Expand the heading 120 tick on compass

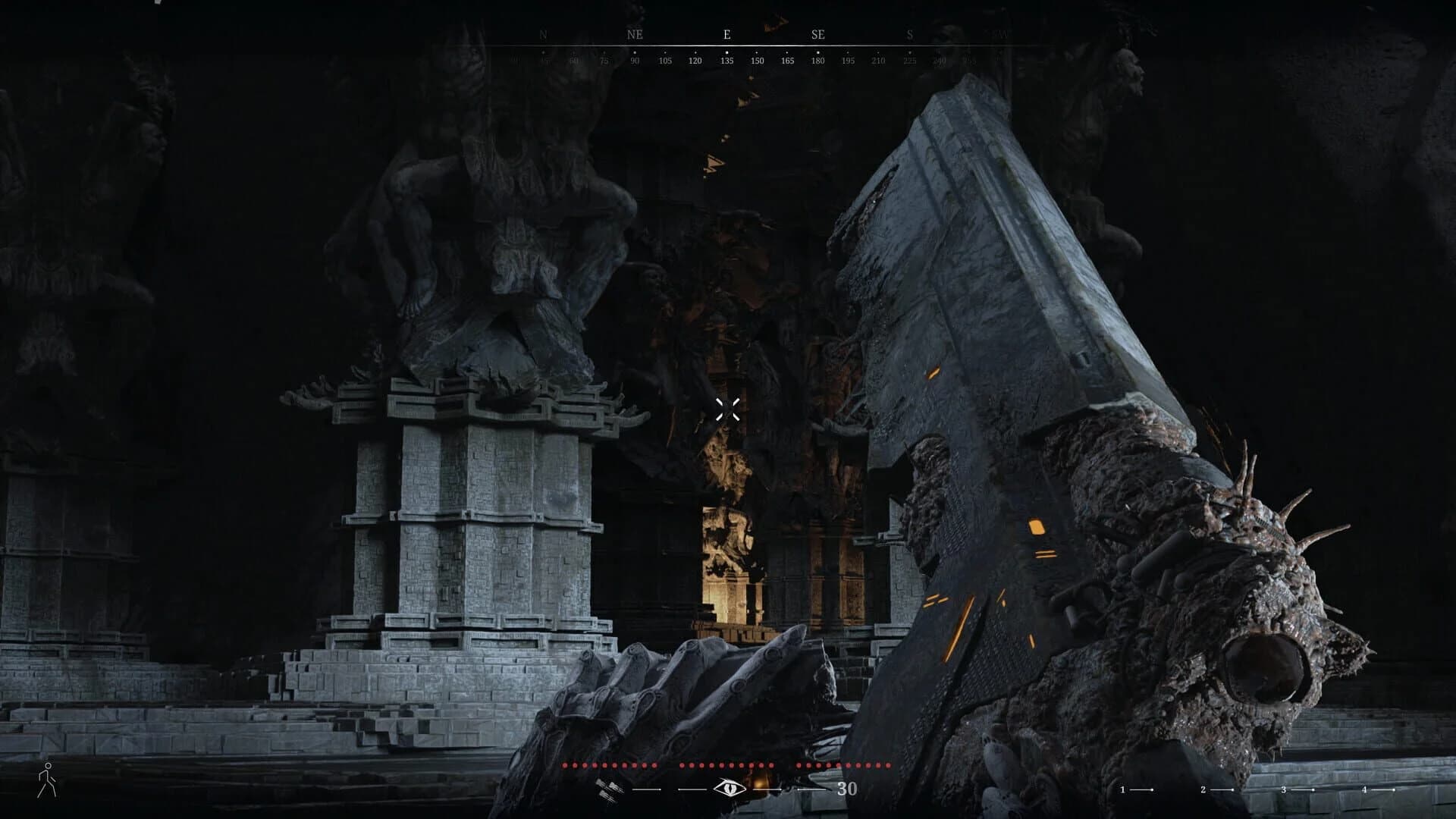(695, 61)
